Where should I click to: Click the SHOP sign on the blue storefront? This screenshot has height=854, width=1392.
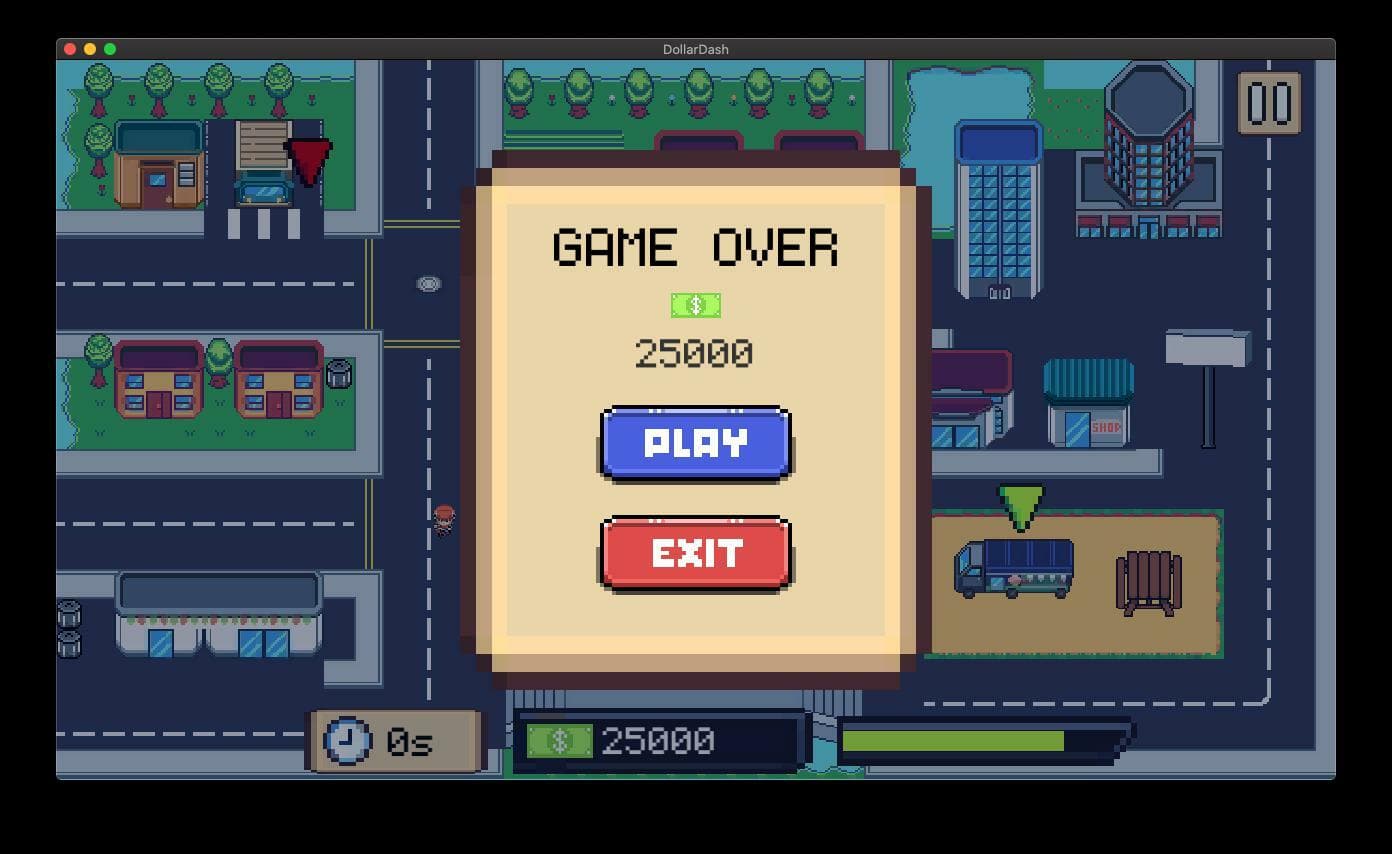click(1104, 425)
